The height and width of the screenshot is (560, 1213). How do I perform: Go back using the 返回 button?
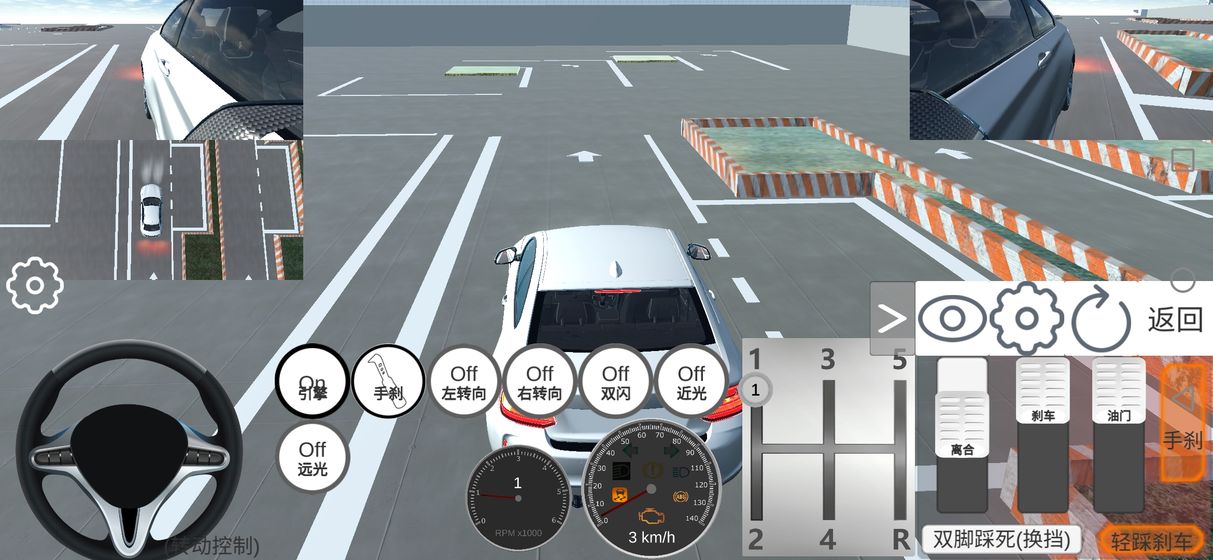coord(1175,320)
